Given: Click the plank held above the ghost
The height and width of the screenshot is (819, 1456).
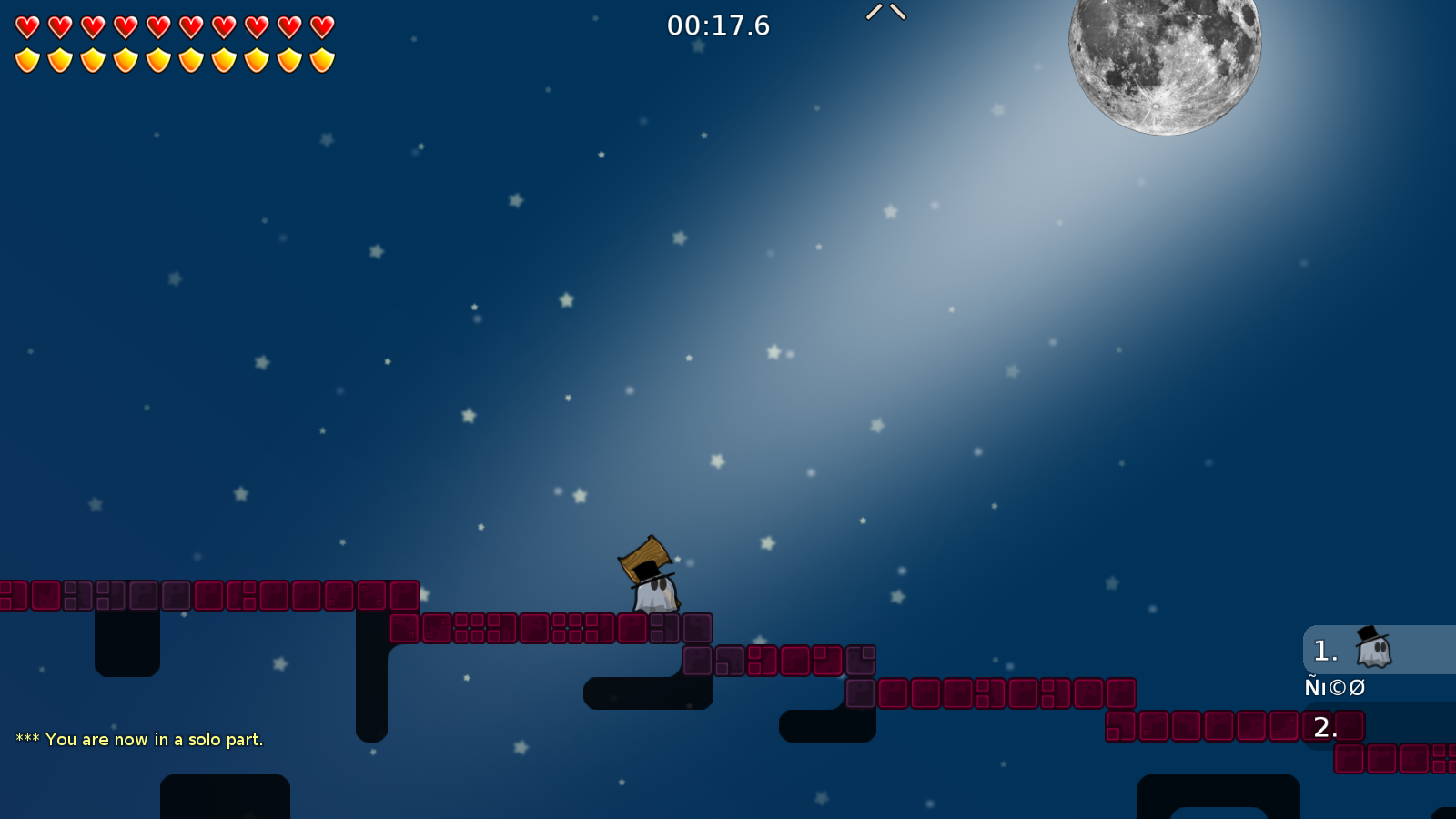Looking at the screenshot, I should [x=646, y=555].
